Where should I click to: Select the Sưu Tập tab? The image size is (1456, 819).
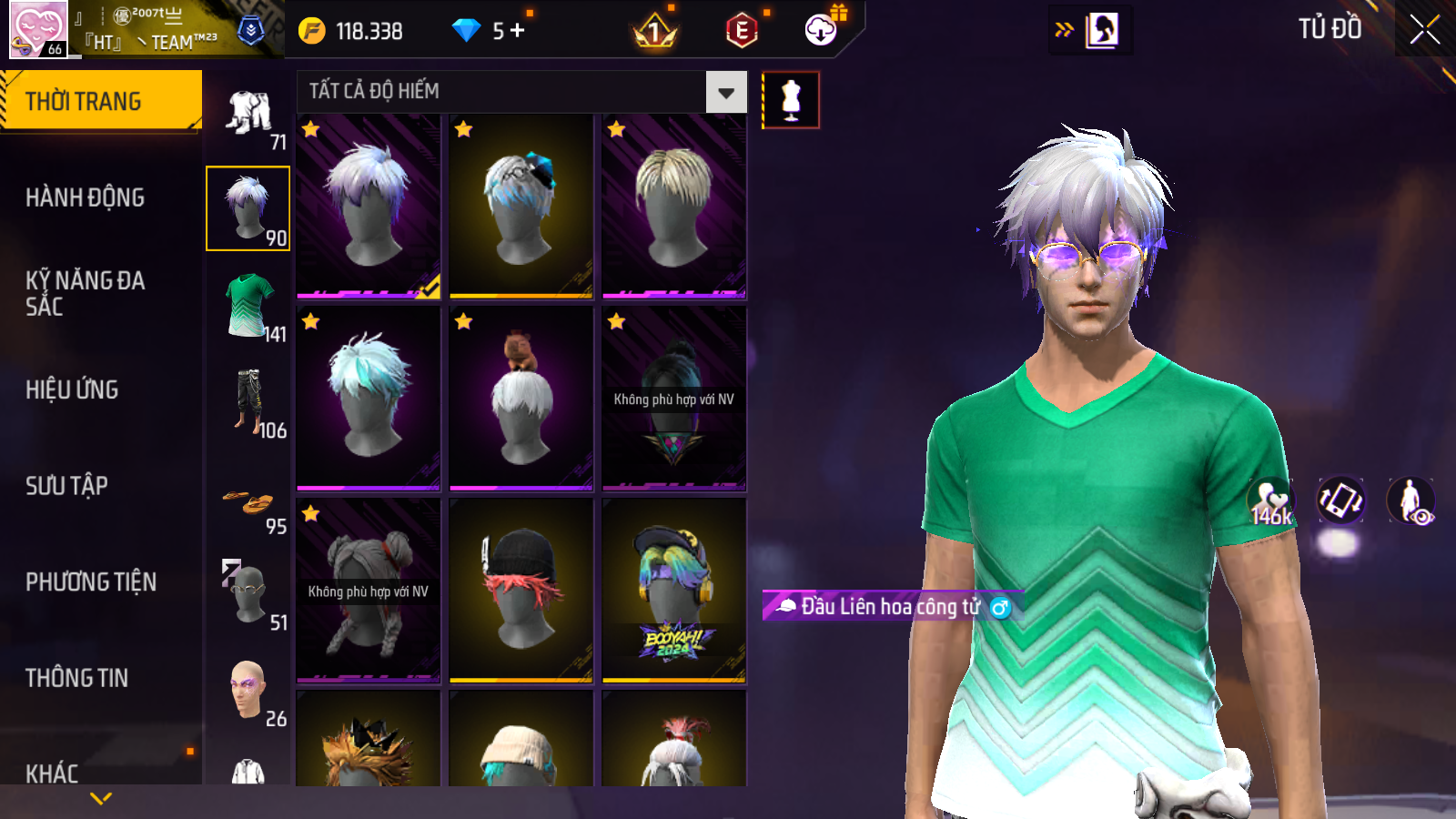[x=66, y=486]
